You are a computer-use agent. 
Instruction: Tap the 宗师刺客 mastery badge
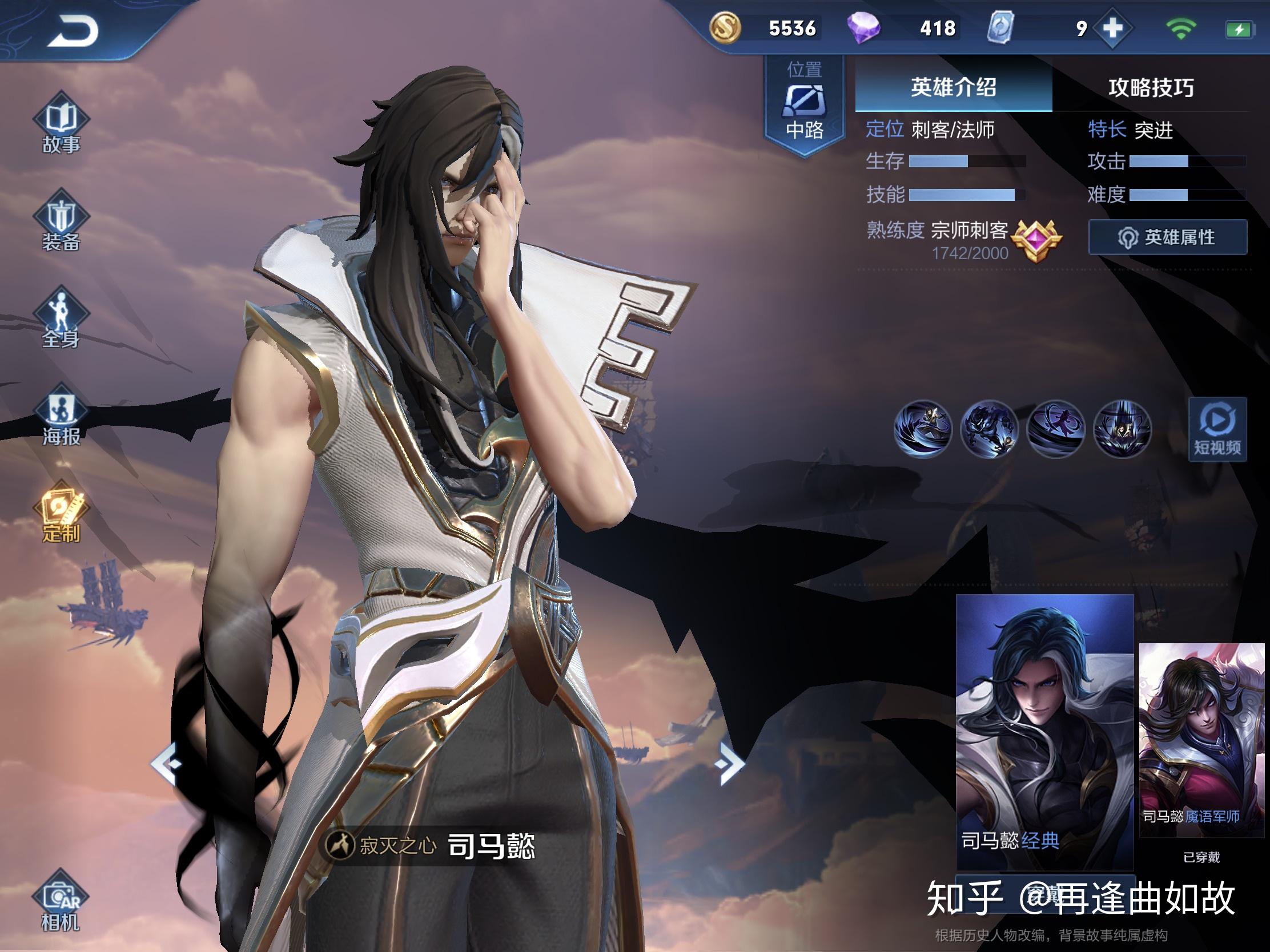click(1035, 240)
